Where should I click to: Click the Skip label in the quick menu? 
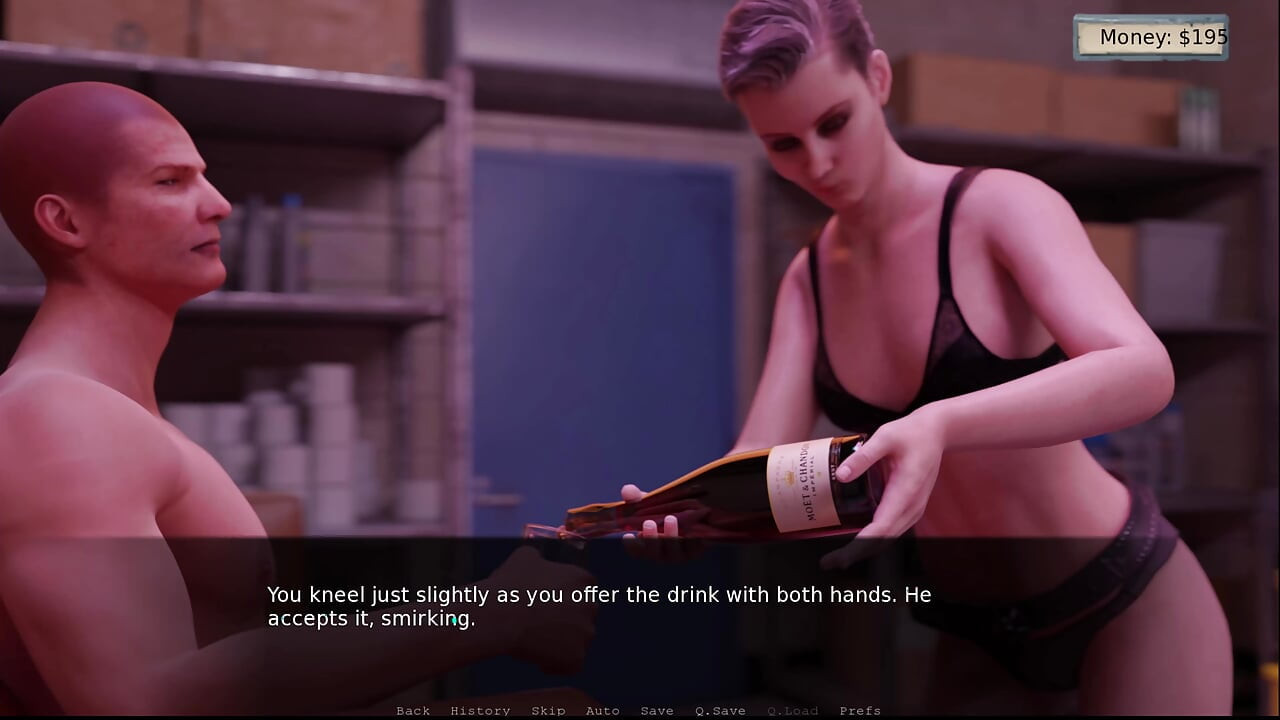(548, 710)
